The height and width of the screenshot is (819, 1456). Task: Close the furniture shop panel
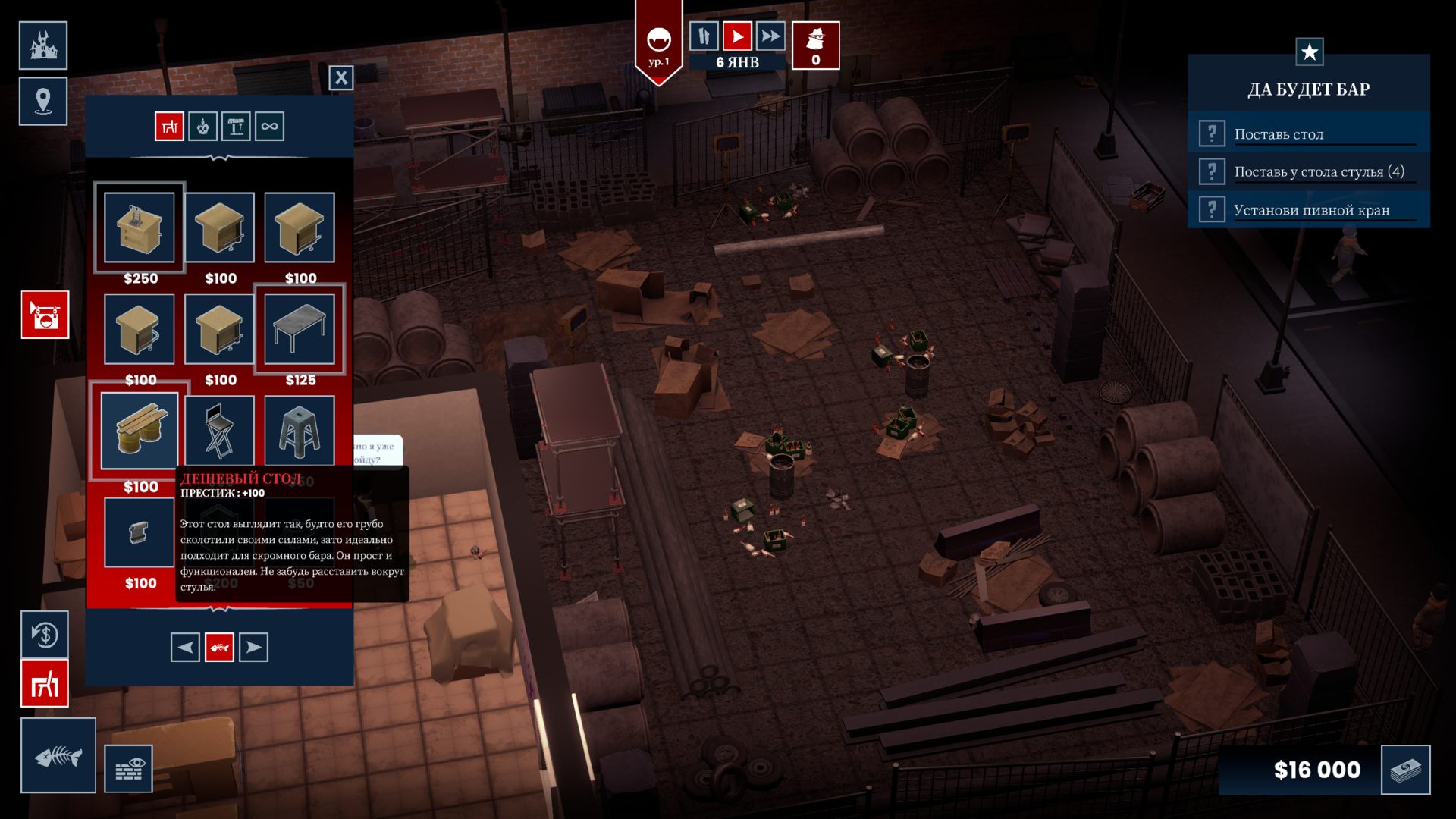pos(341,77)
